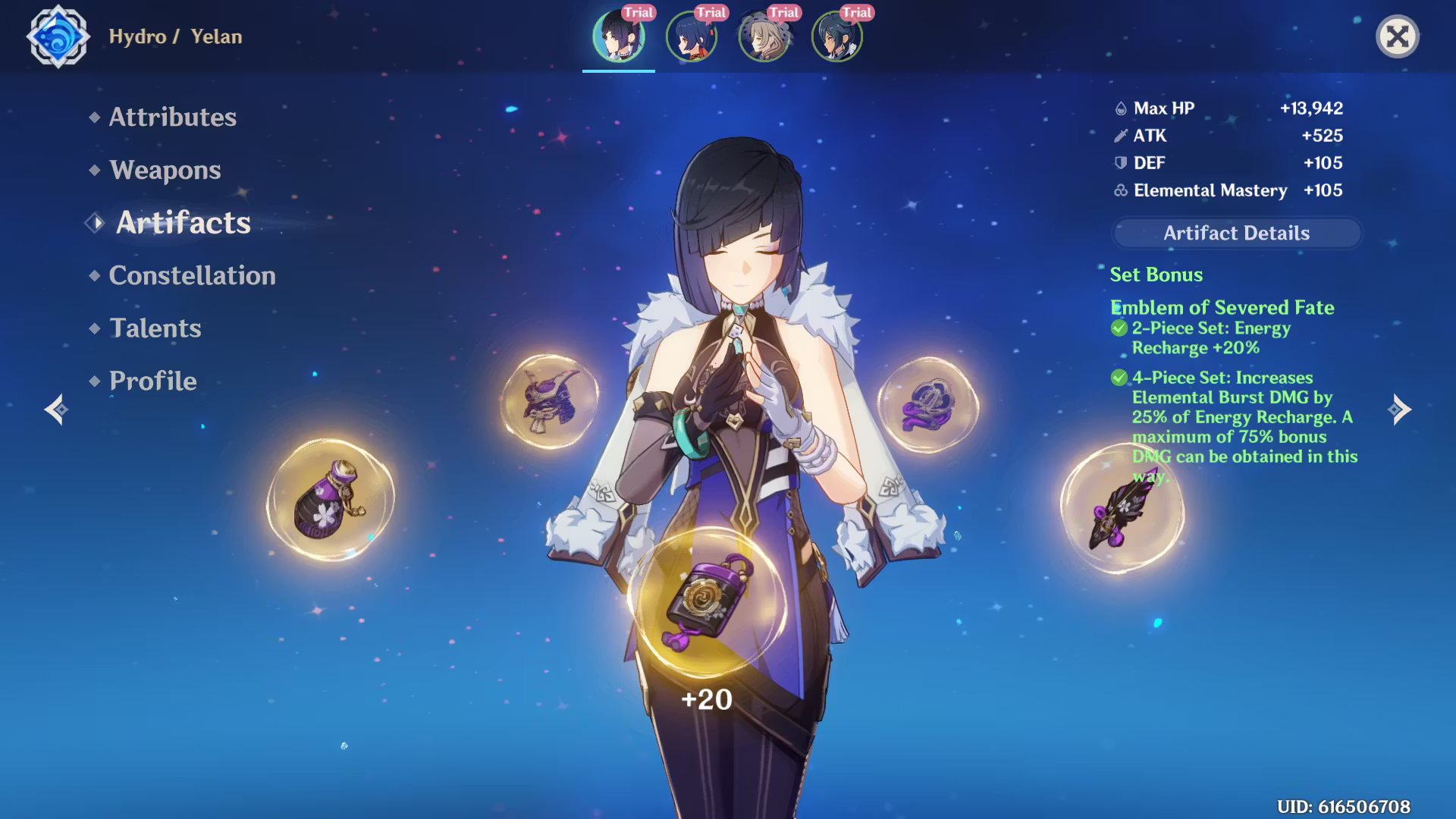Screen dimensions: 1456x819
Task: Click the Hydro element emblem
Action: [58, 36]
